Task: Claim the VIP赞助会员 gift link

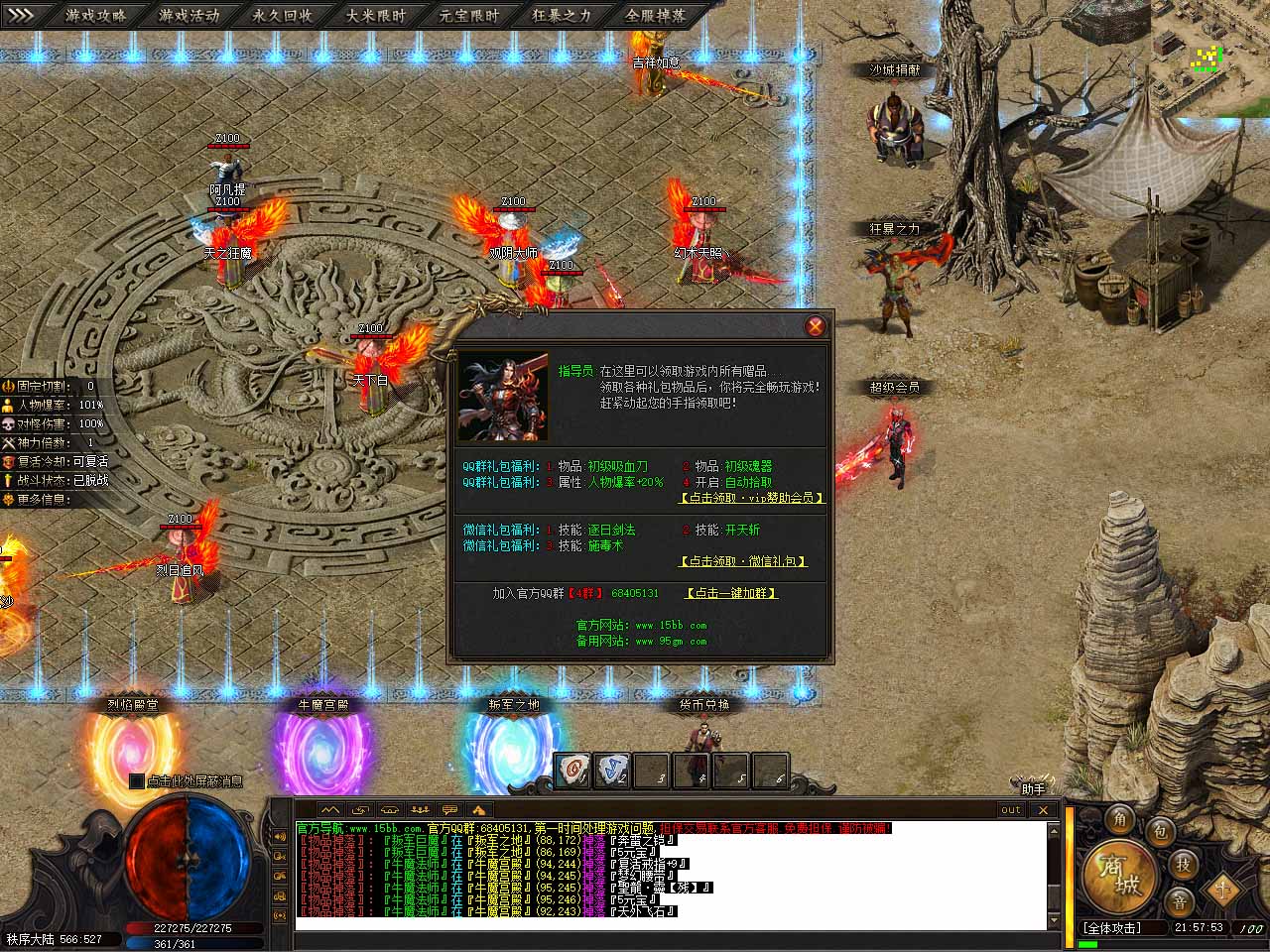Action: (751, 497)
